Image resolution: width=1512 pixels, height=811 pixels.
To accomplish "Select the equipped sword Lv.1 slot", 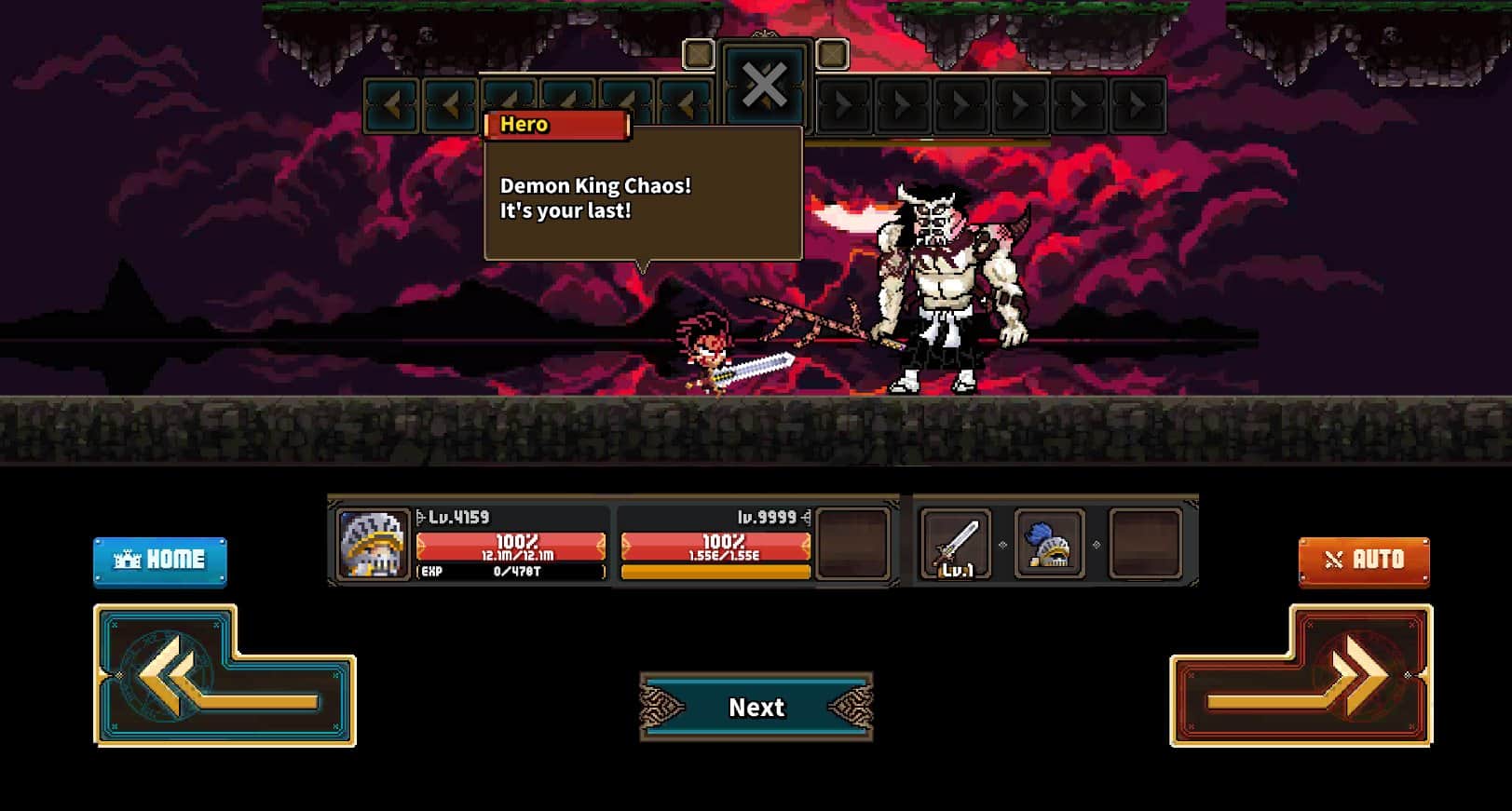I will (954, 545).
